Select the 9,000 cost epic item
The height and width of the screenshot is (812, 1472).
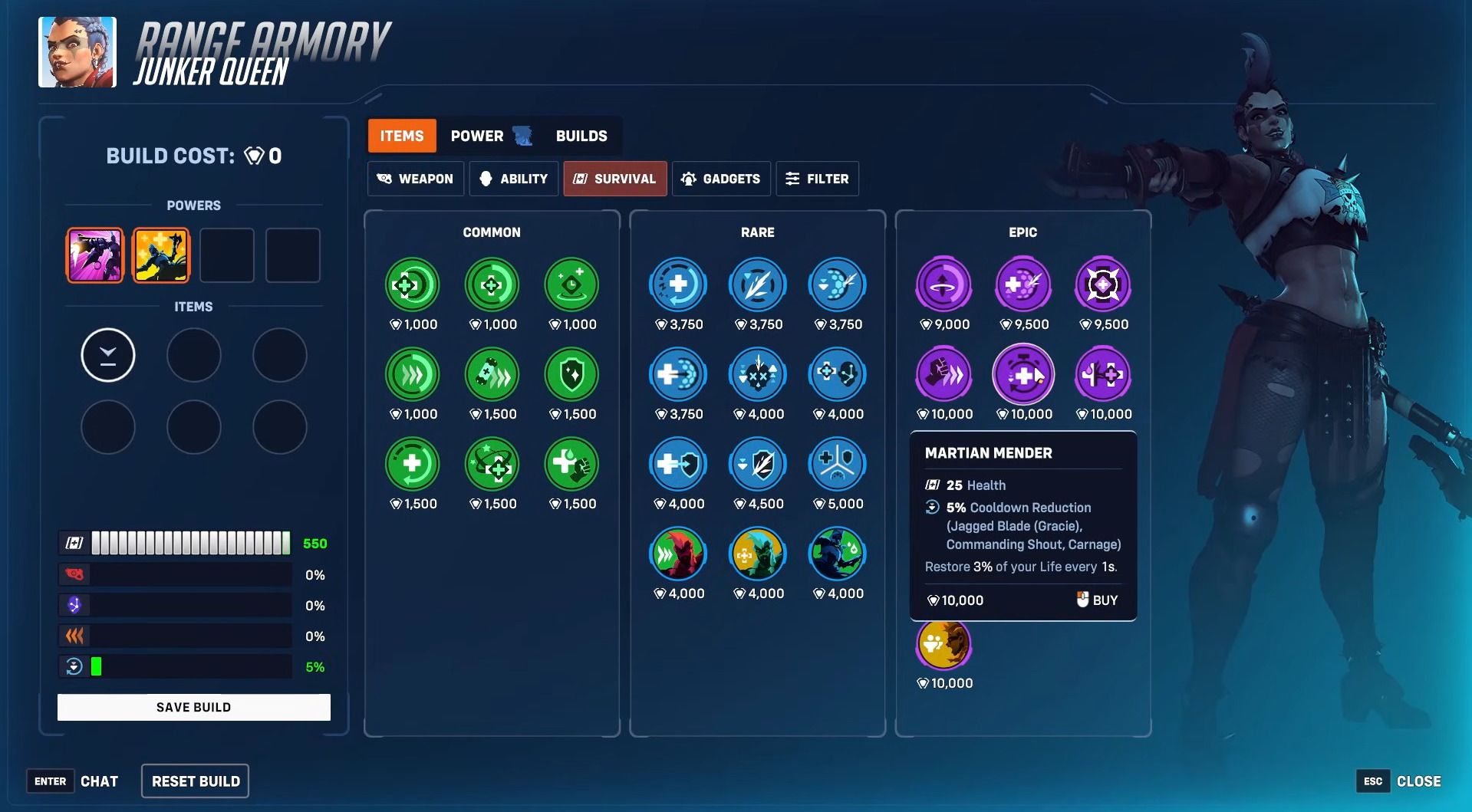point(943,285)
